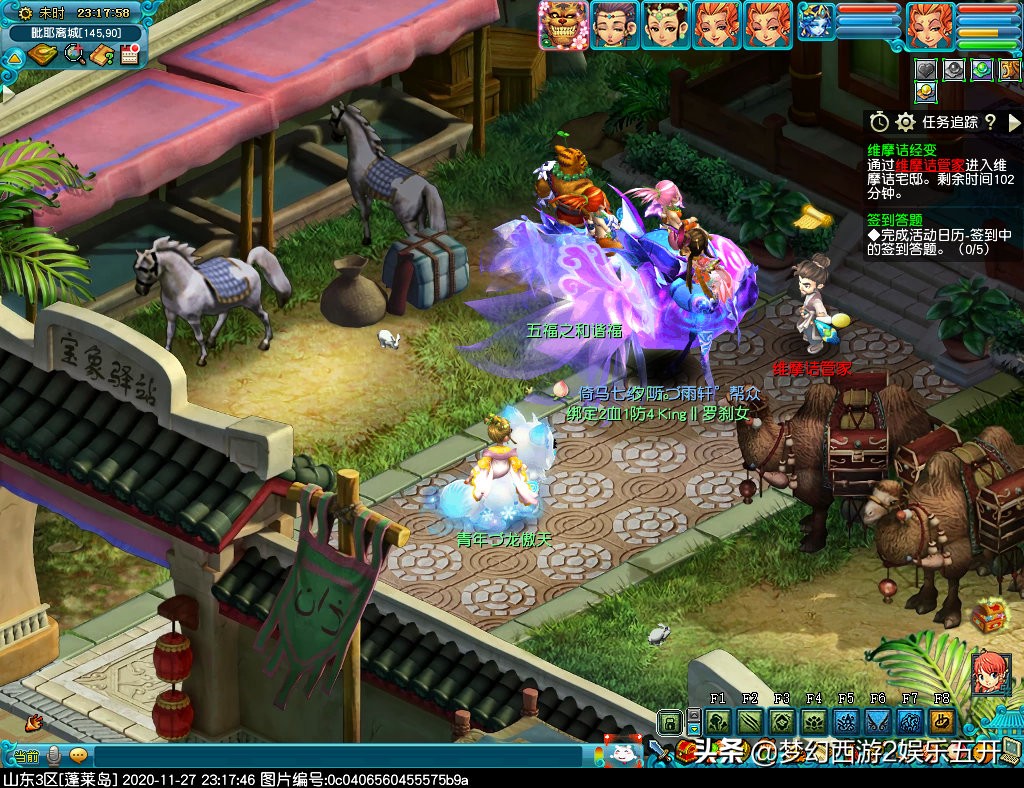Collapse the top-left panel with yellow arrow
Viewport: 1024px width, 788px height.
pos(14,57)
